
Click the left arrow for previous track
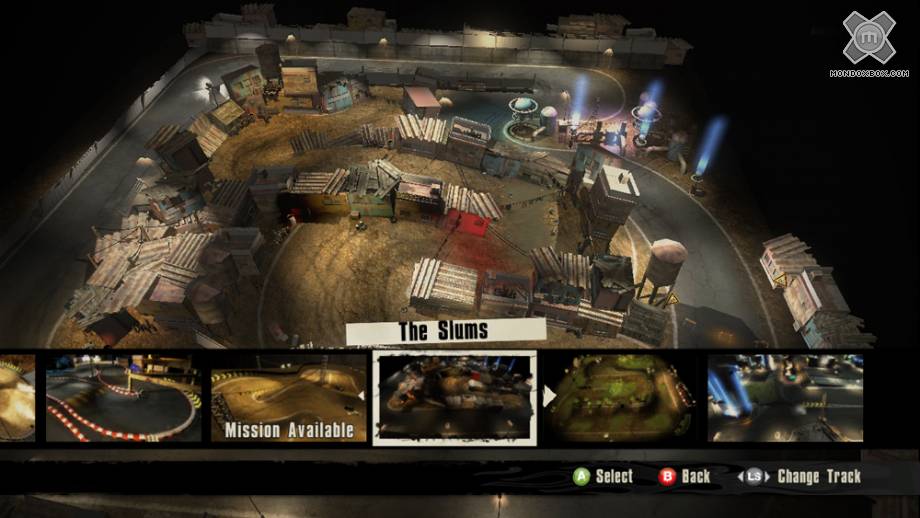click(x=362, y=397)
